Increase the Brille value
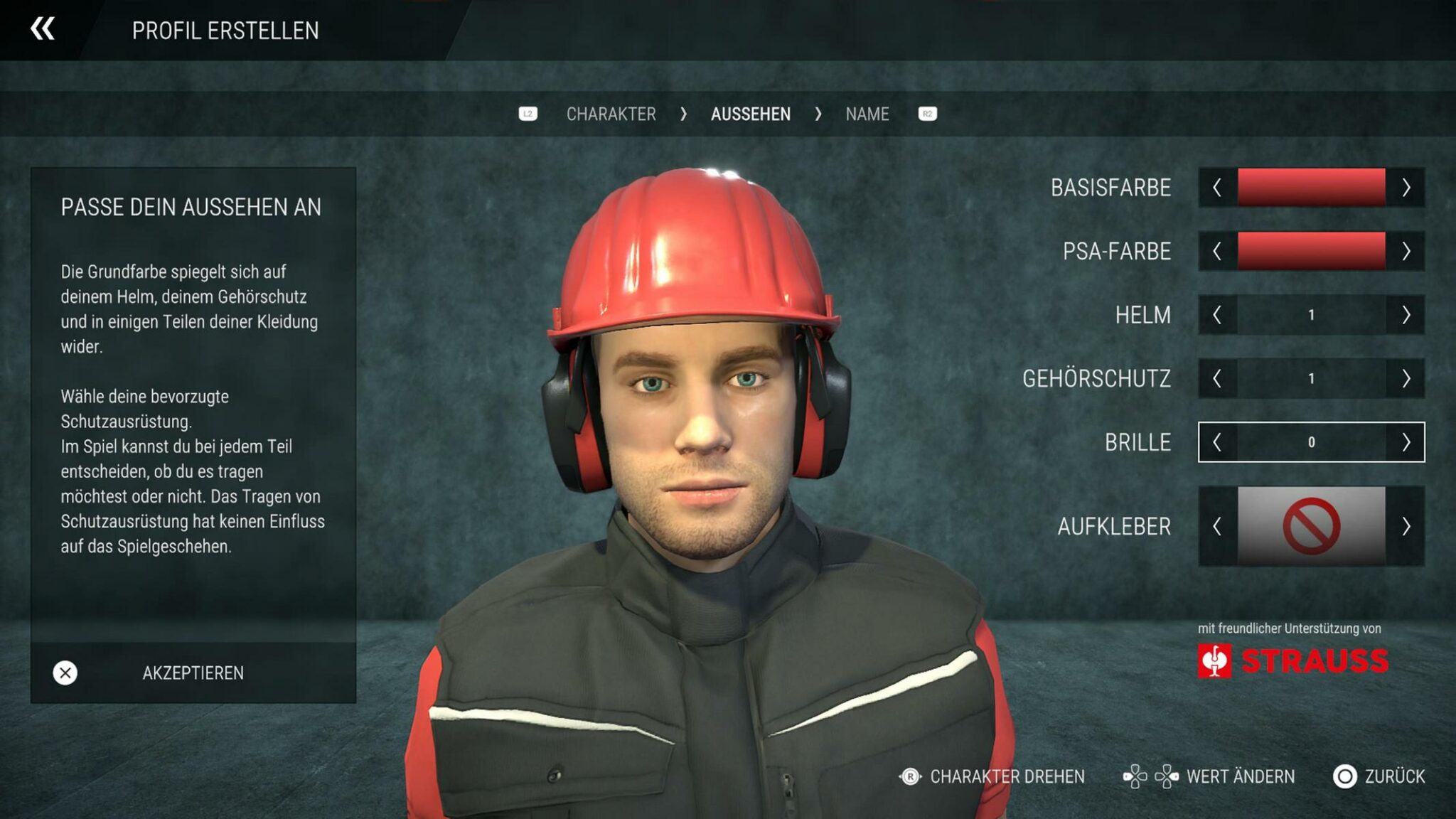The height and width of the screenshot is (819, 1456). 1406,442
